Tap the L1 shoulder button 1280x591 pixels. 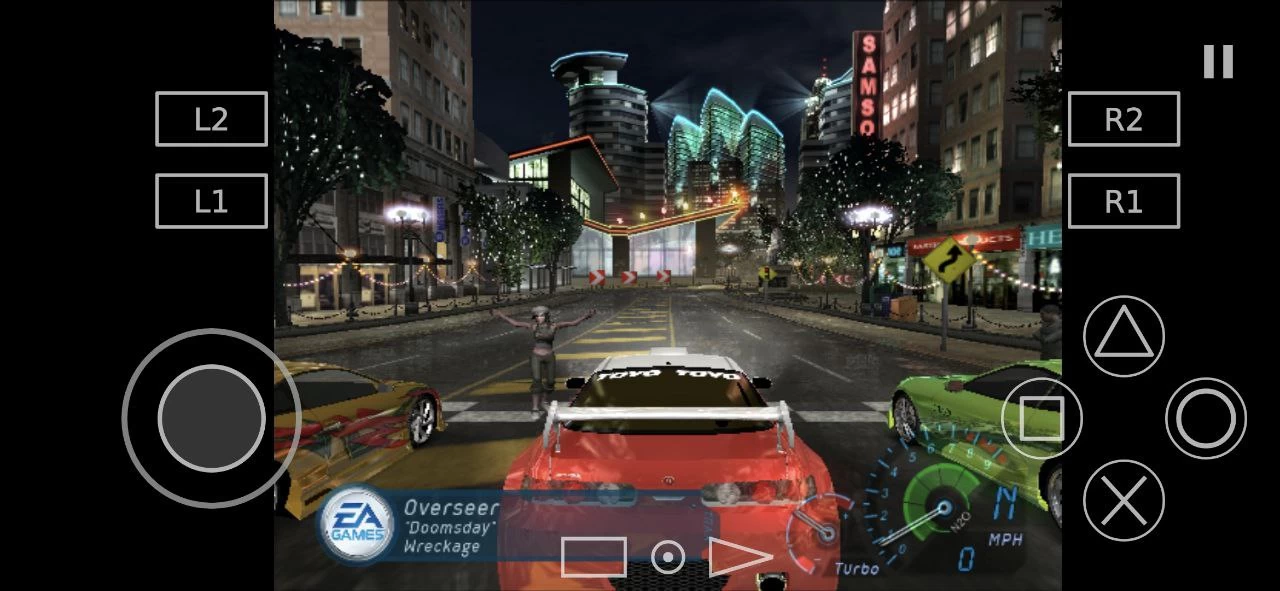tap(211, 201)
